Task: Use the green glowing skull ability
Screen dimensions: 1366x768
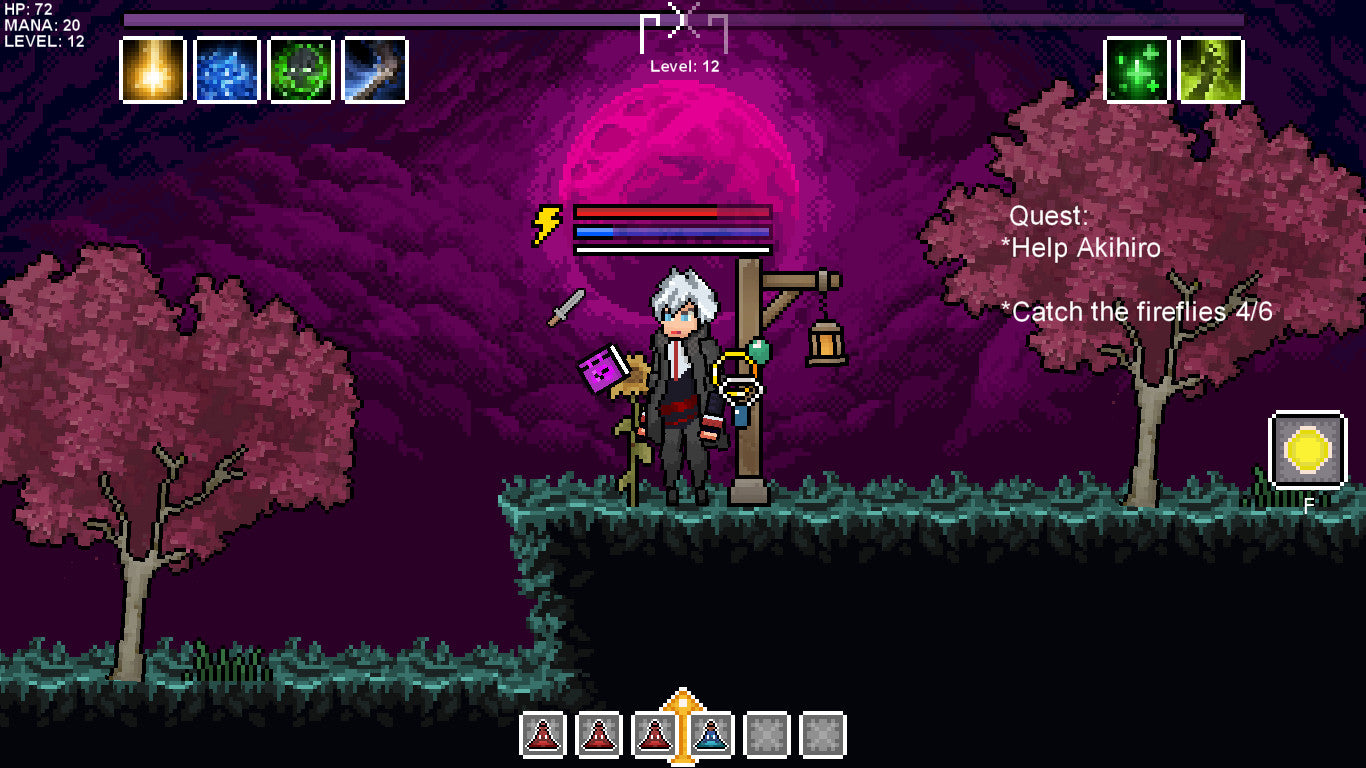Action: (301, 70)
